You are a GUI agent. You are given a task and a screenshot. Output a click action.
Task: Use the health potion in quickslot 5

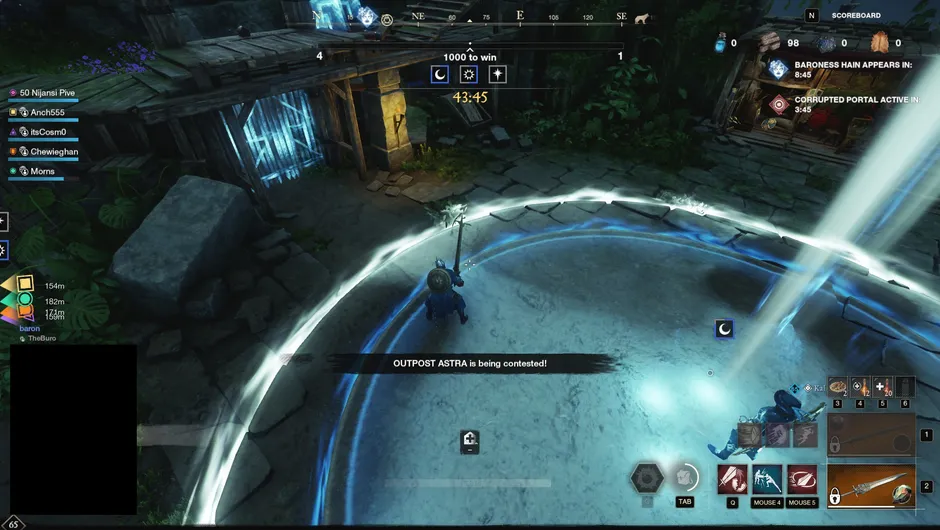pos(882,386)
